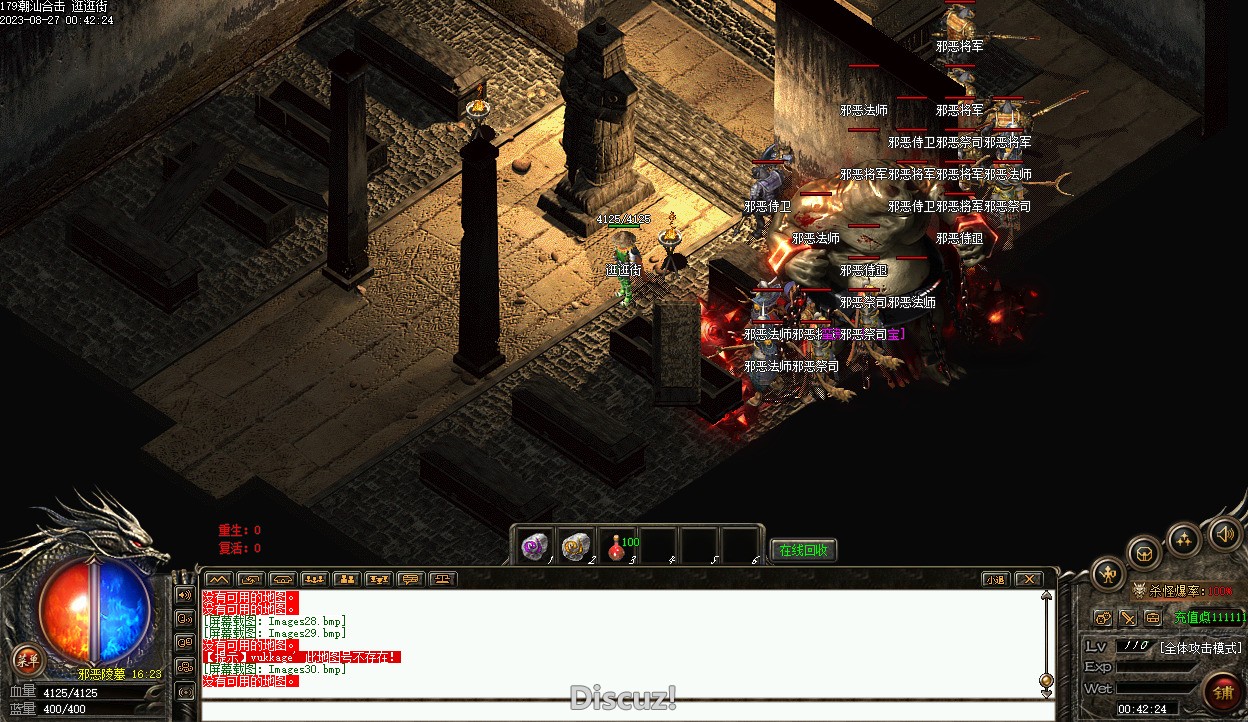Click the small briefcase icon button
Viewport: 1248px width, 722px height.
point(1153,618)
